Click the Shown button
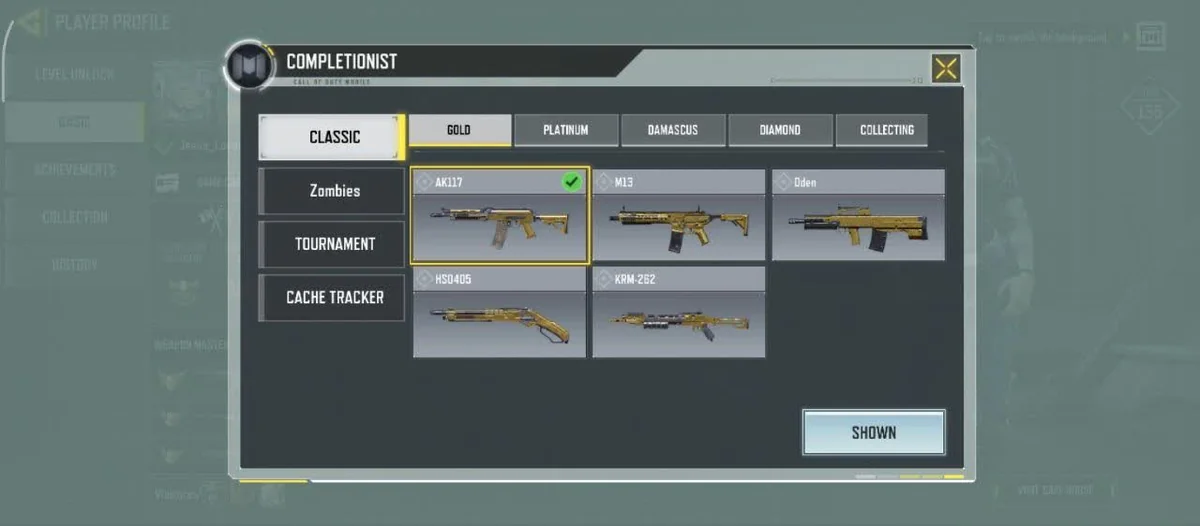 (x=873, y=433)
